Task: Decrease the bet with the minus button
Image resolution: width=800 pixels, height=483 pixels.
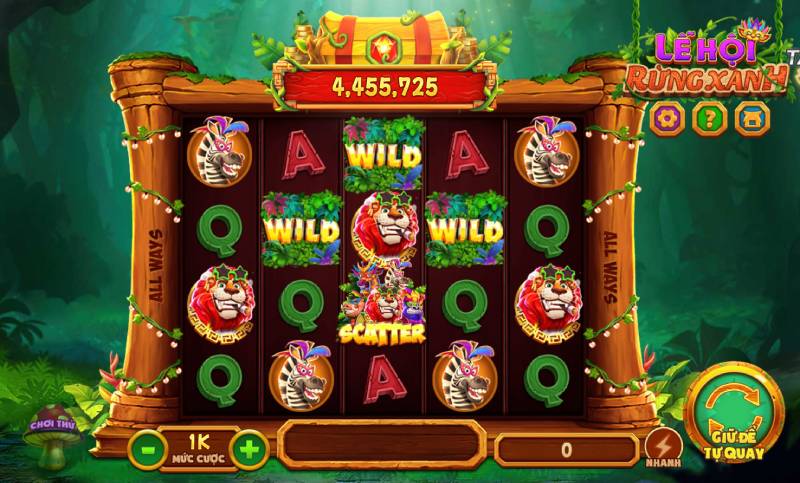Action: (x=147, y=449)
